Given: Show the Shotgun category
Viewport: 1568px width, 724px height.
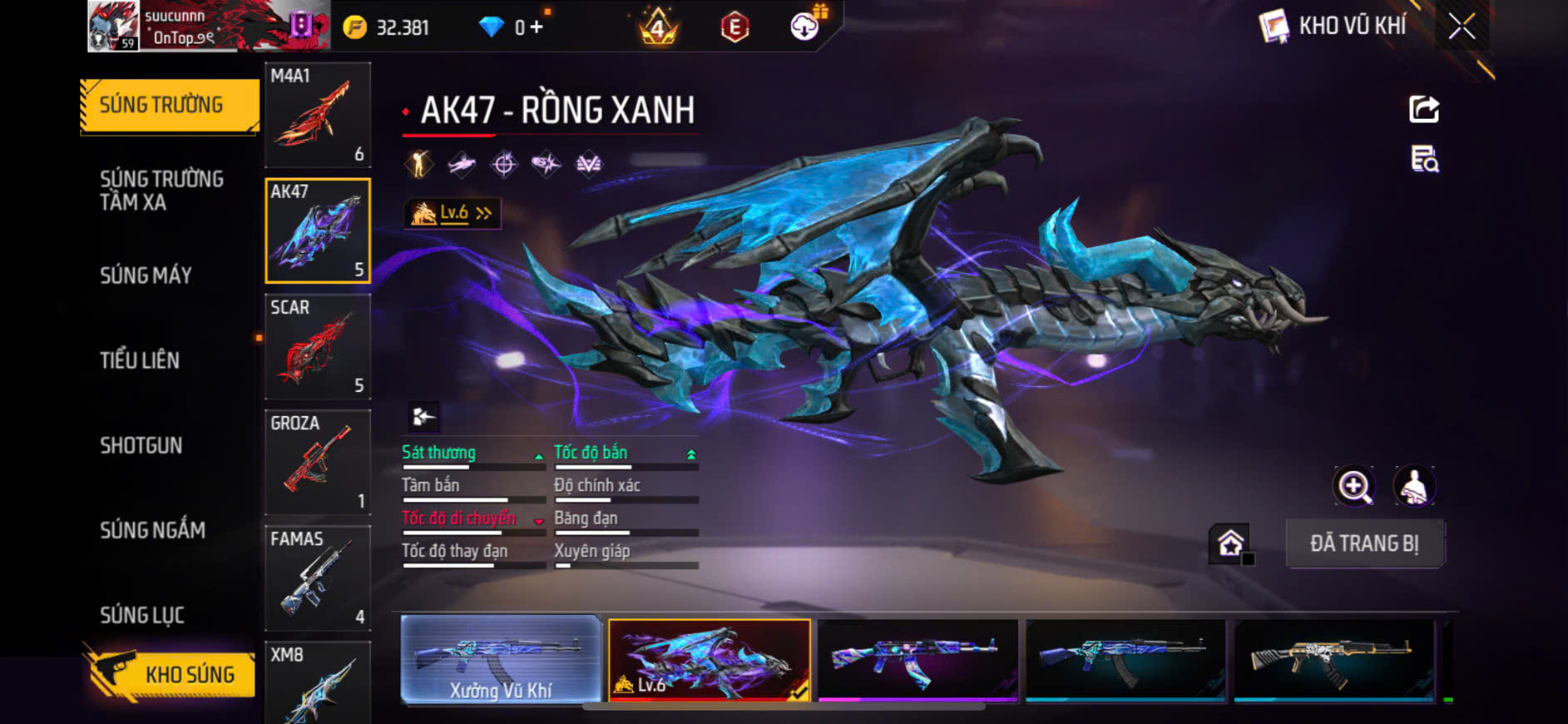Looking at the screenshot, I should (x=141, y=445).
